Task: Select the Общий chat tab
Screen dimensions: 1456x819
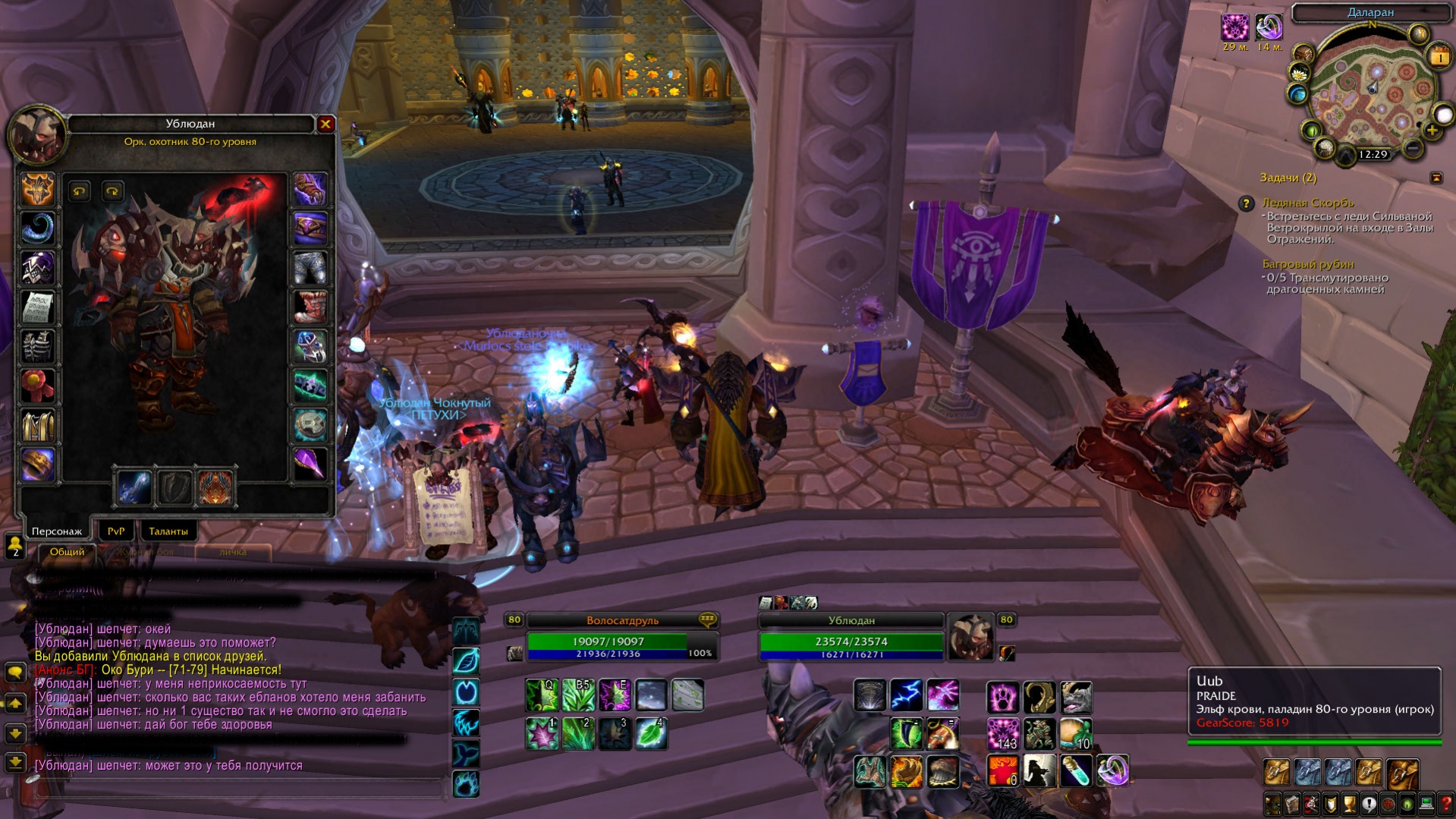Action: [67, 552]
